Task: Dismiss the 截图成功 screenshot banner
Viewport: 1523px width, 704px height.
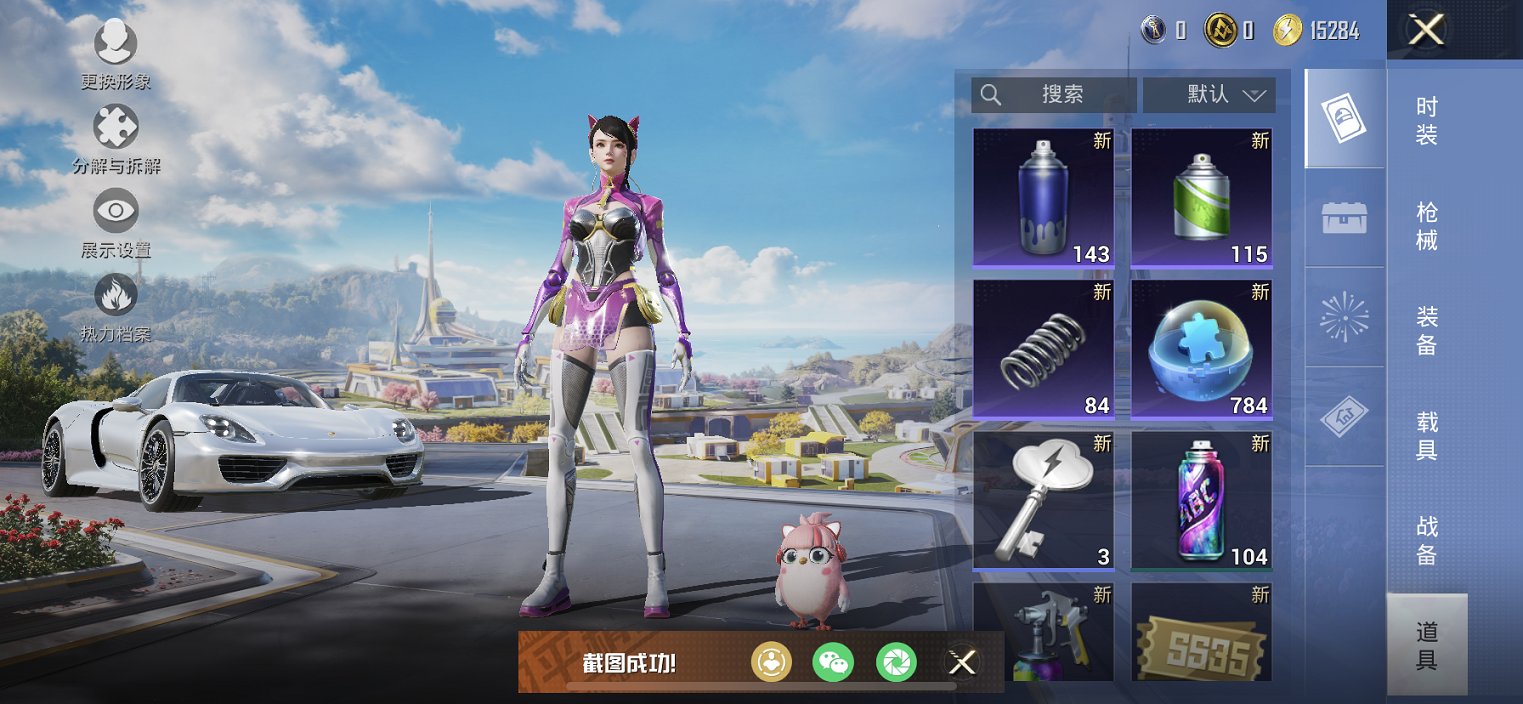Action: (x=962, y=661)
